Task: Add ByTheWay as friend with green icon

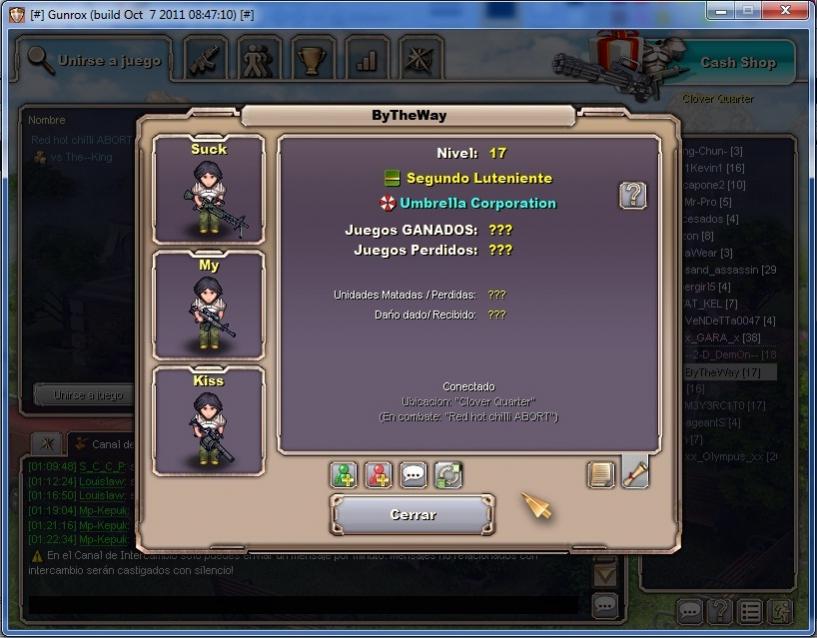Action: point(344,475)
